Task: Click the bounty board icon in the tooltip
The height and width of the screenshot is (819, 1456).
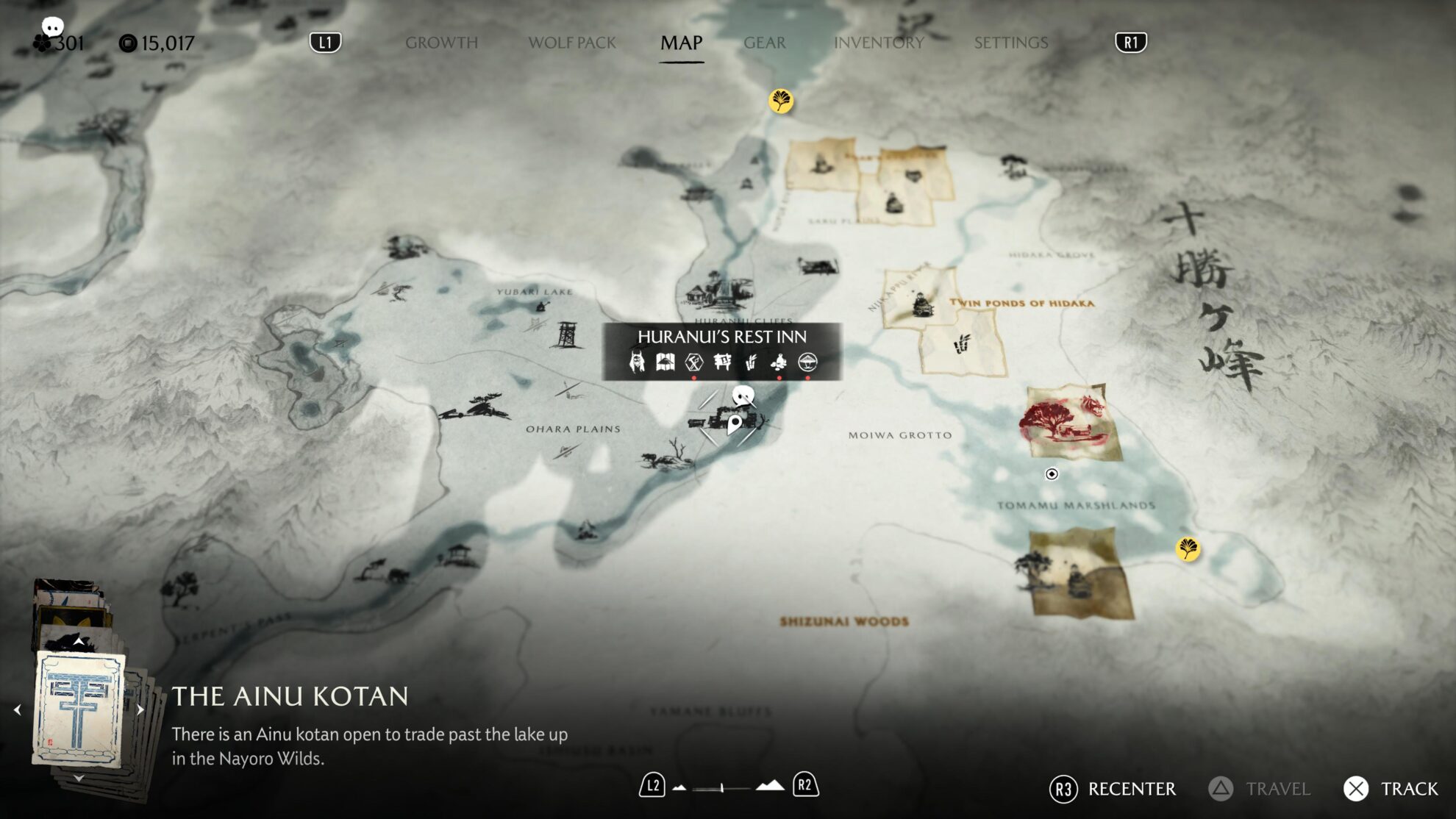Action: (x=722, y=362)
